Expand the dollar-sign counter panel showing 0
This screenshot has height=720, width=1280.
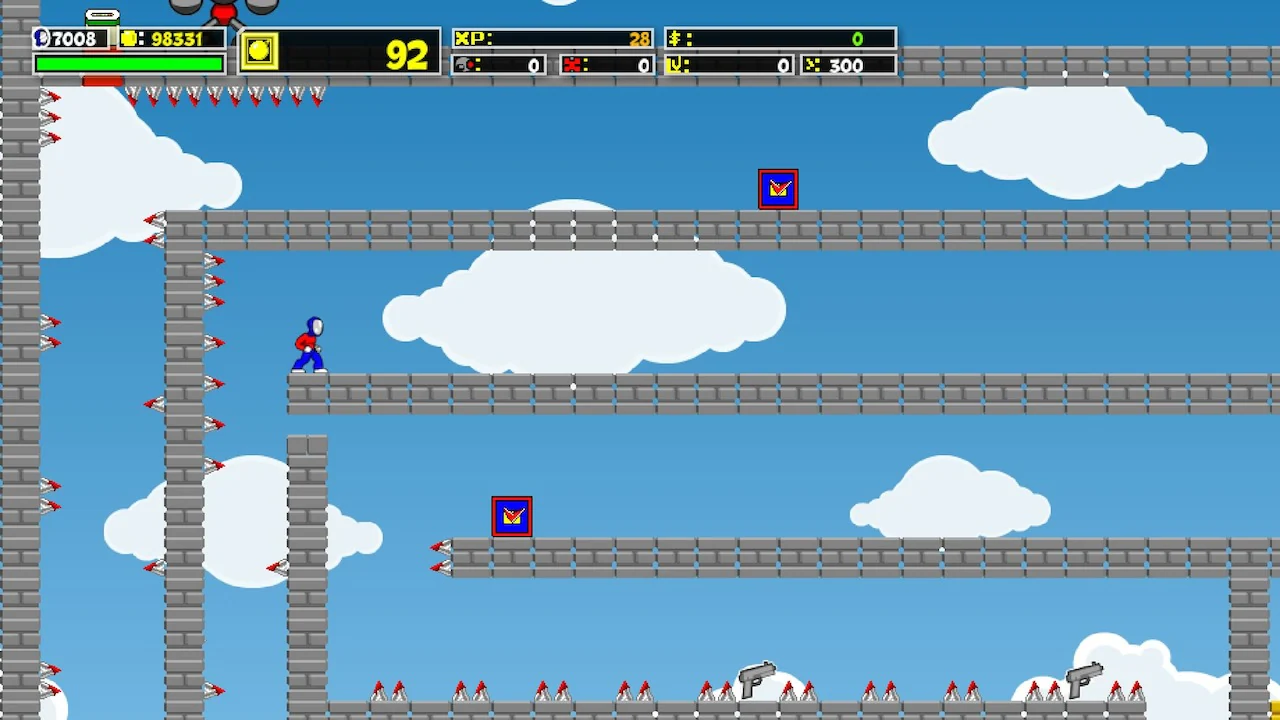tap(780, 38)
